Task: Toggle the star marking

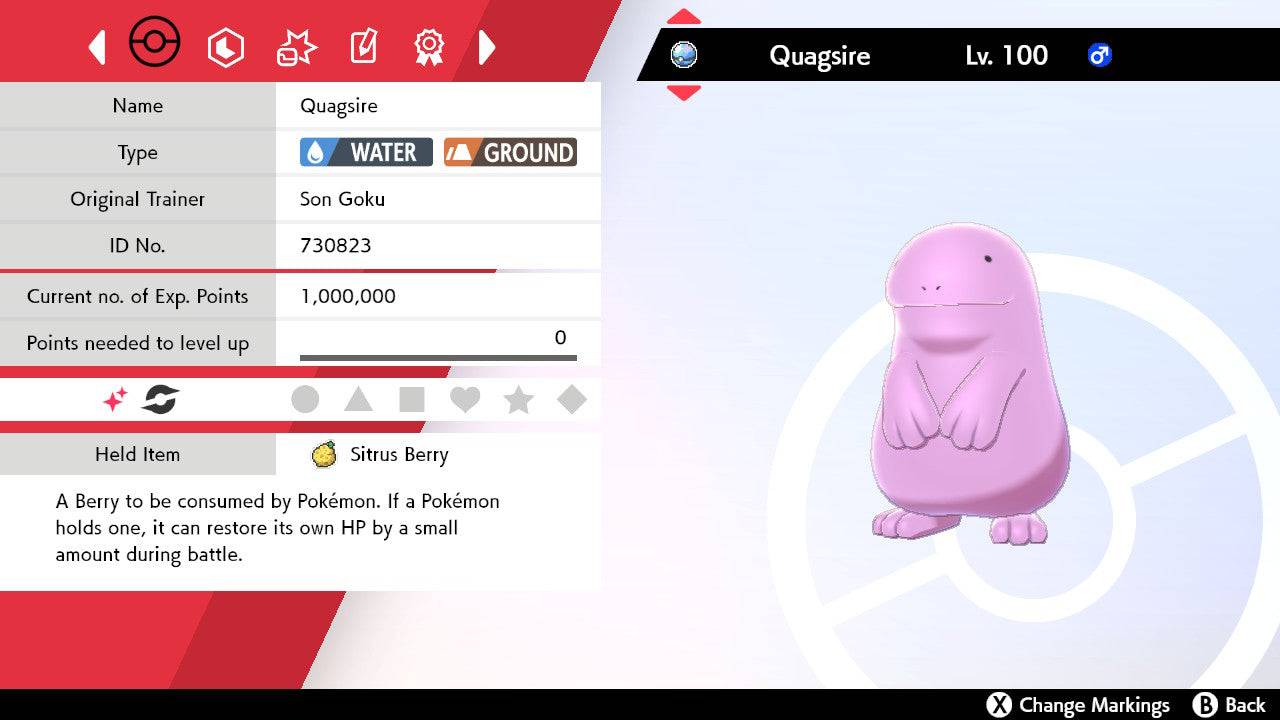Action: (518, 400)
